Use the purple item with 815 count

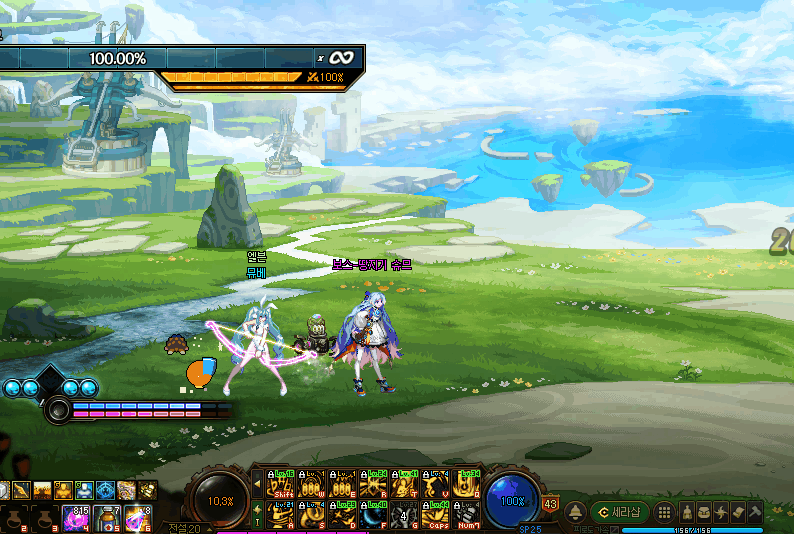point(76,517)
